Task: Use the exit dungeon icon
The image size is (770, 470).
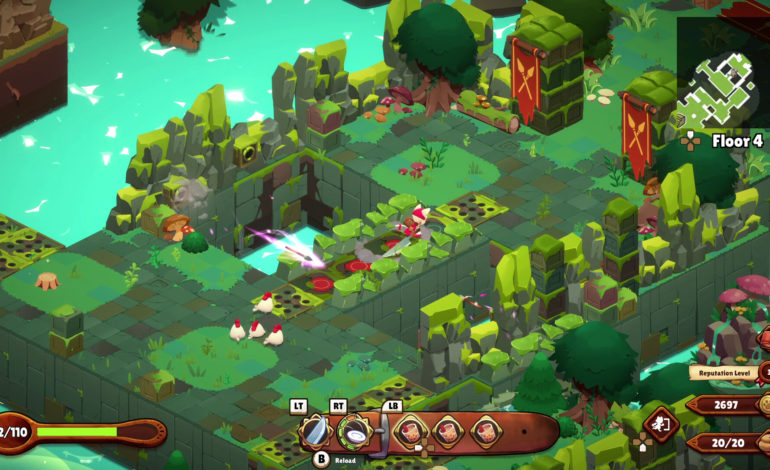Action: [660, 423]
